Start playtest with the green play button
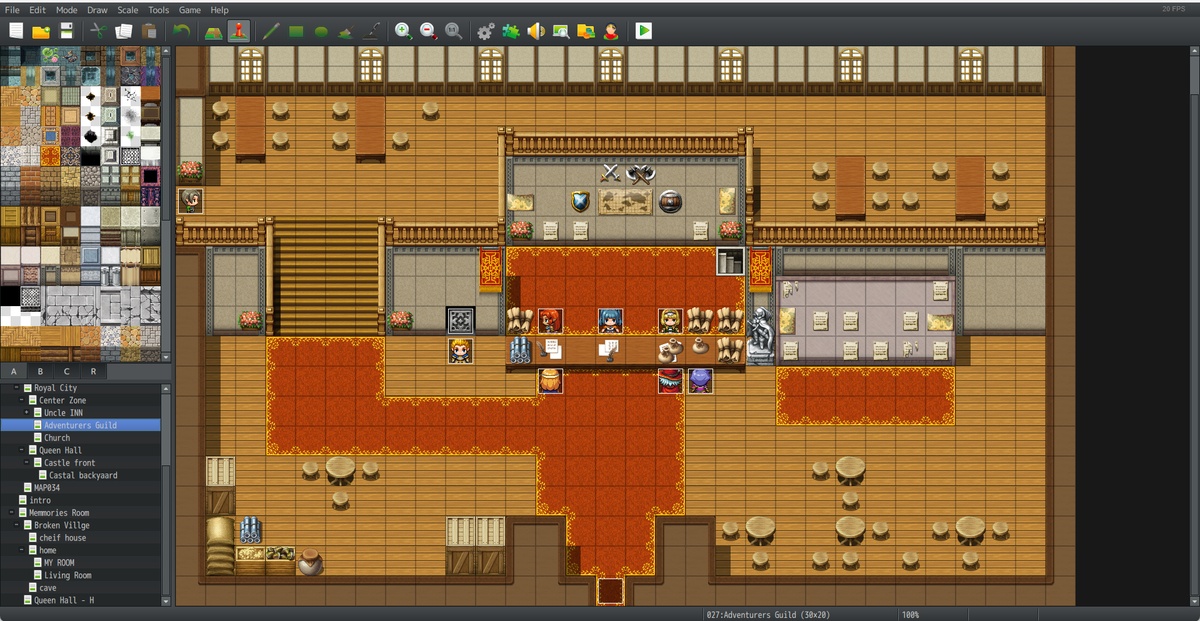1200x621 pixels. click(643, 31)
